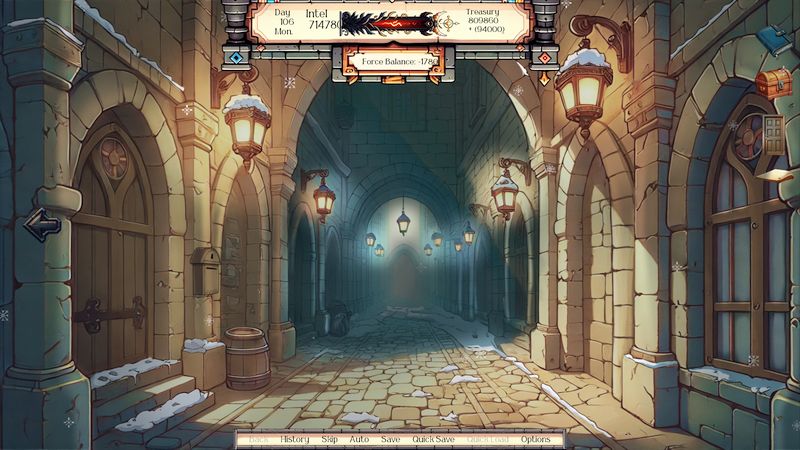Open the Save menu

390,439
